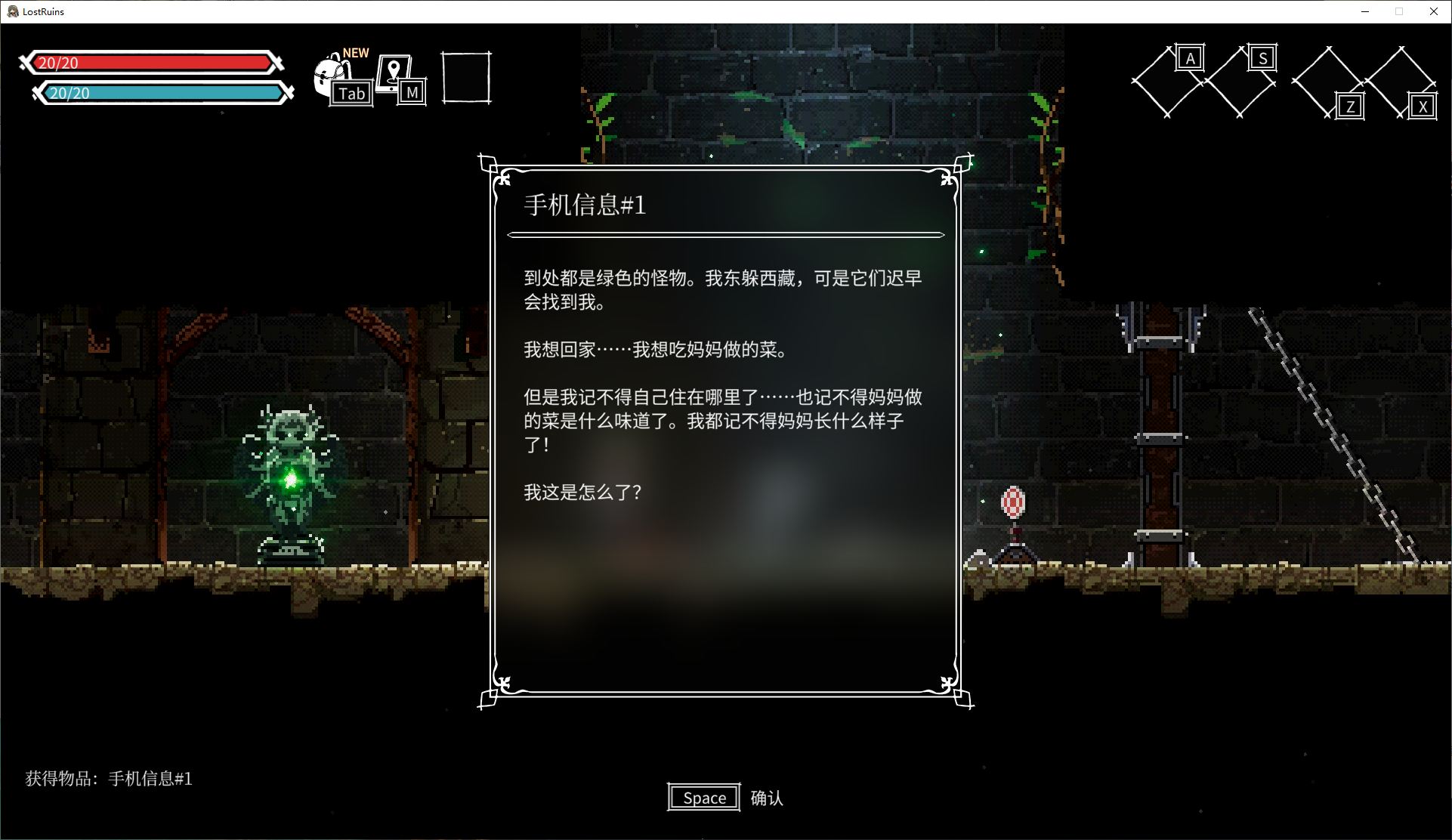Viewport: 1452px width, 840px height.
Task: Open the map phone icon
Action: tap(394, 73)
